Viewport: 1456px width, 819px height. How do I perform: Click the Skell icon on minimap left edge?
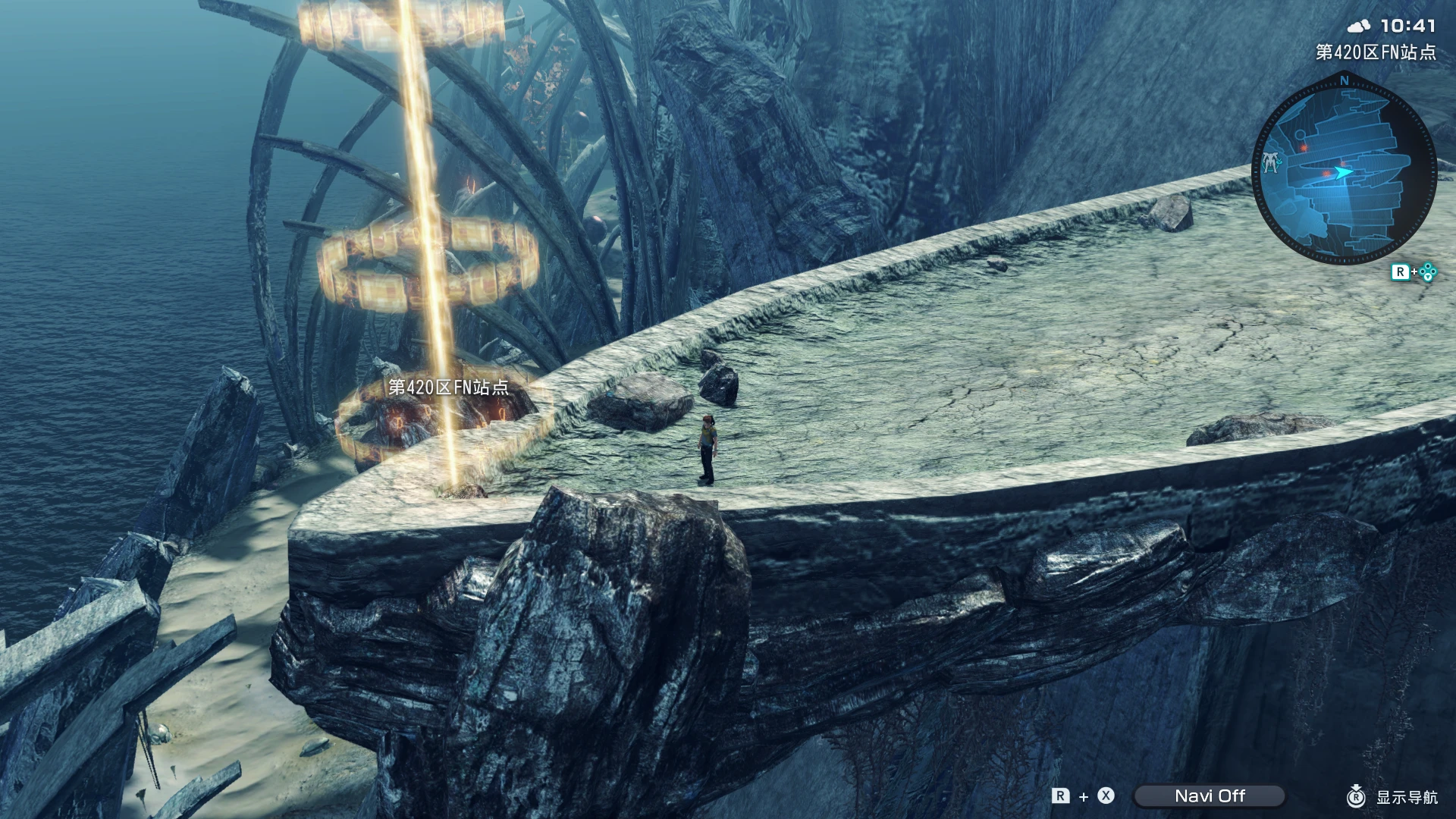click(x=1271, y=162)
